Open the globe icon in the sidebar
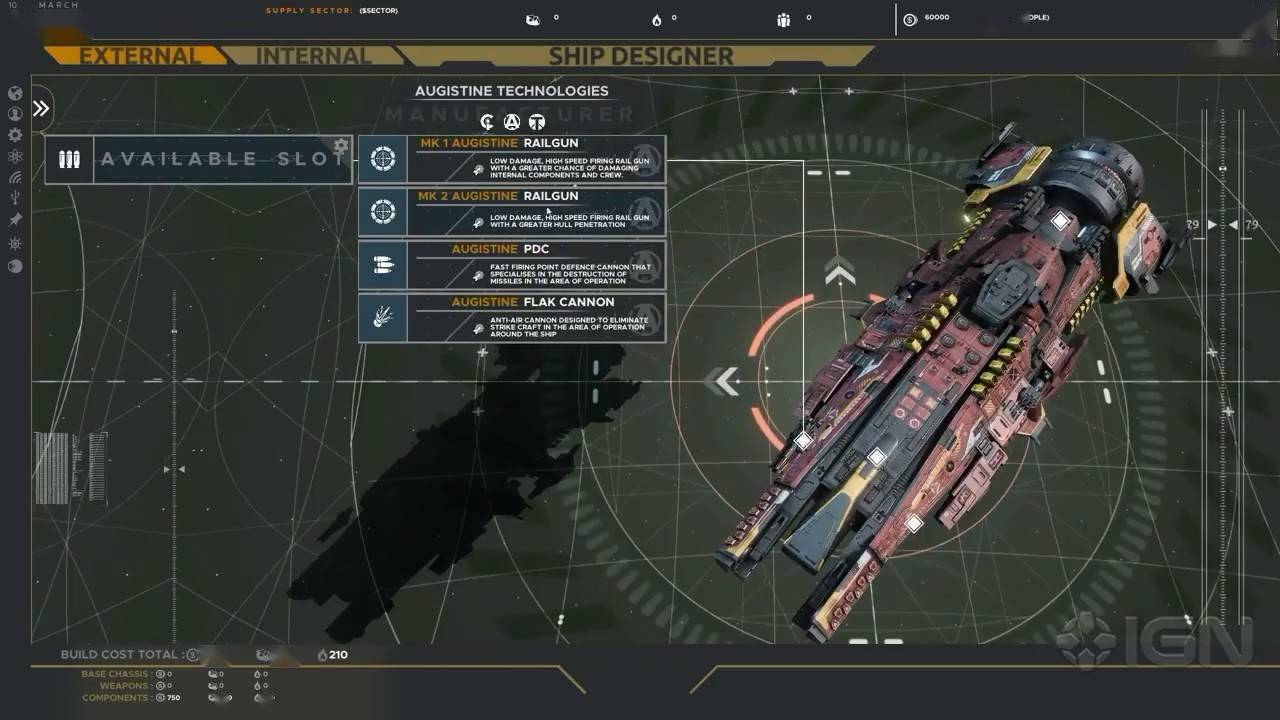Image resolution: width=1280 pixels, height=720 pixels. pos(15,93)
